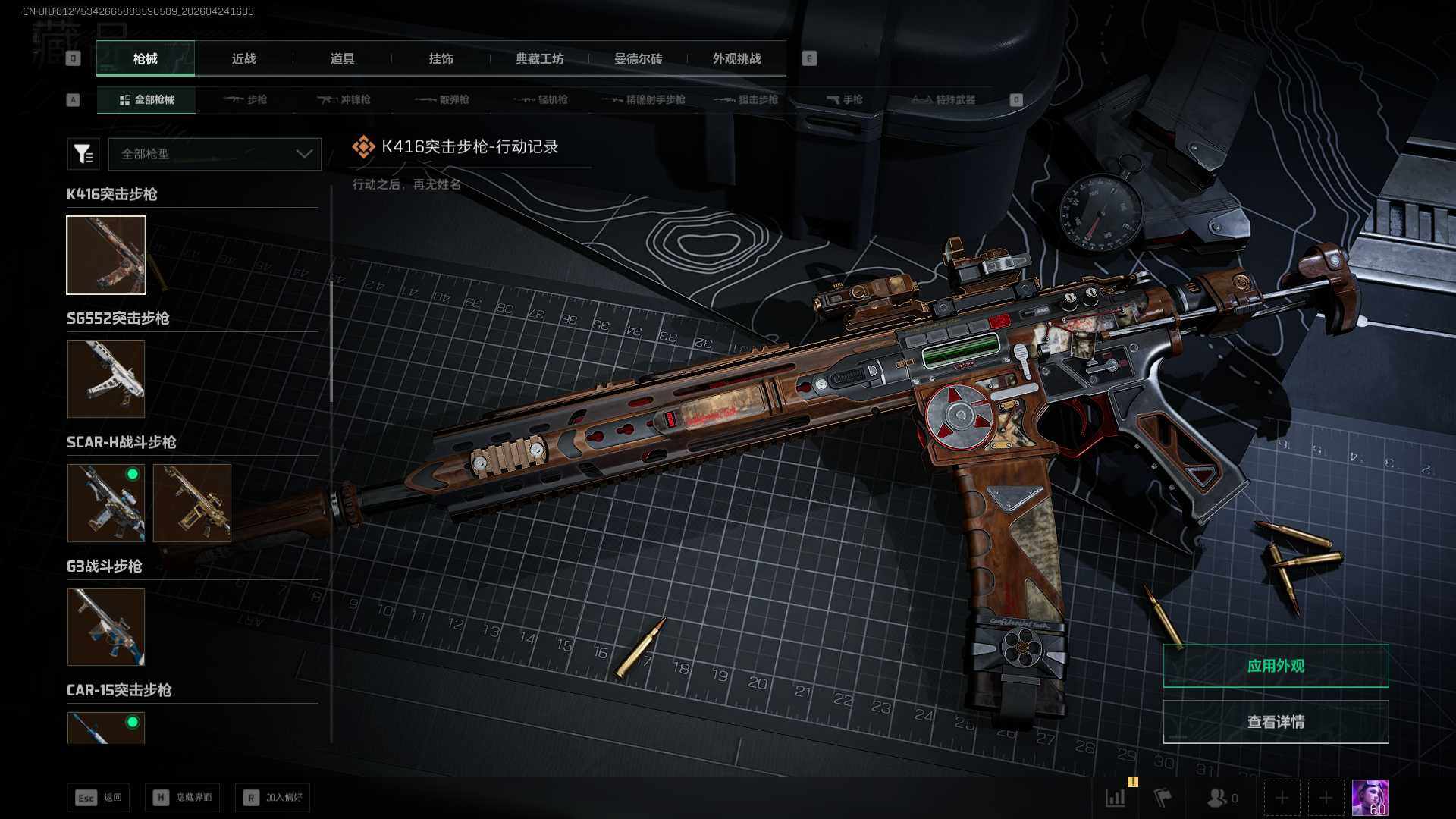Image resolution: width=1456 pixels, height=819 pixels.
Task: Select the 挂饰 charms tab
Action: tap(441, 58)
